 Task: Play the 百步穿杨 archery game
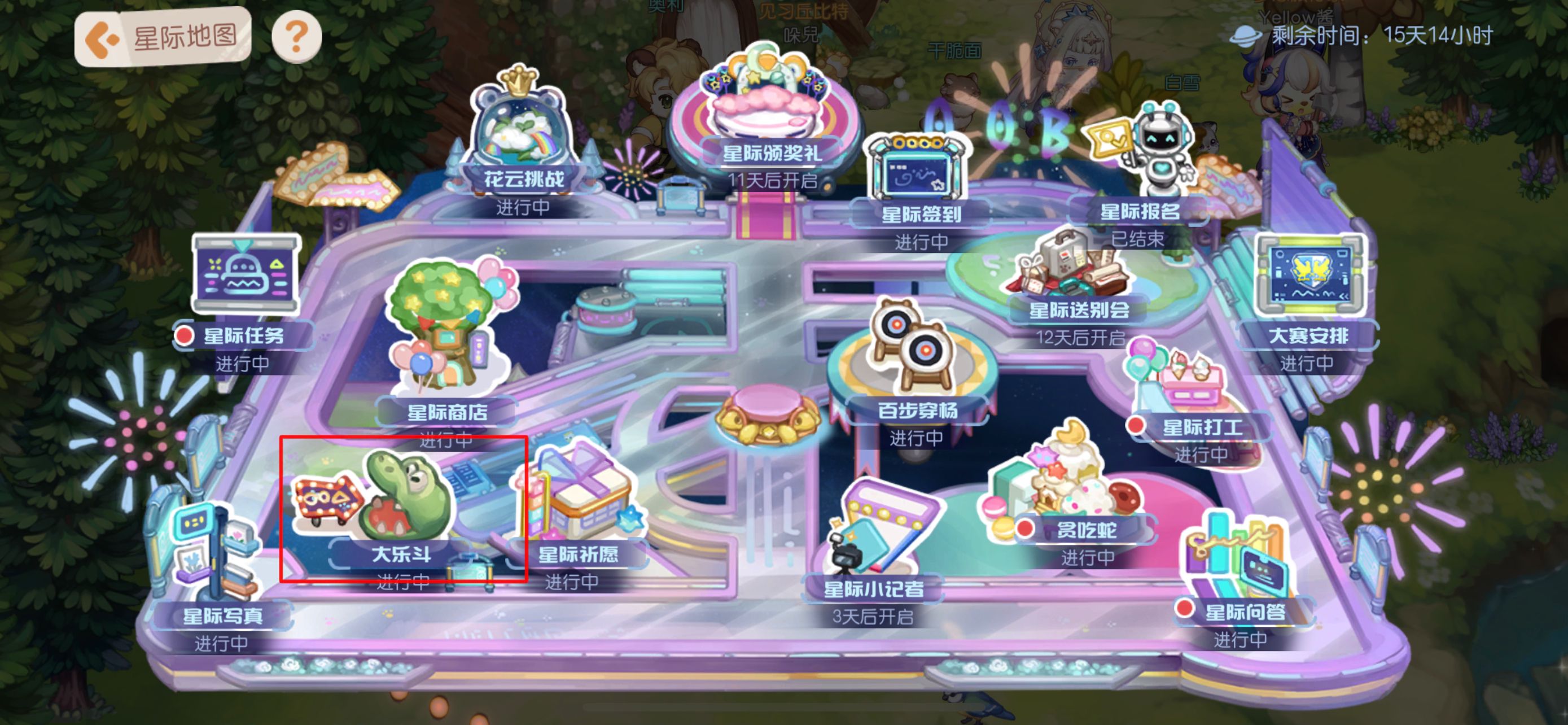click(x=913, y=359)
